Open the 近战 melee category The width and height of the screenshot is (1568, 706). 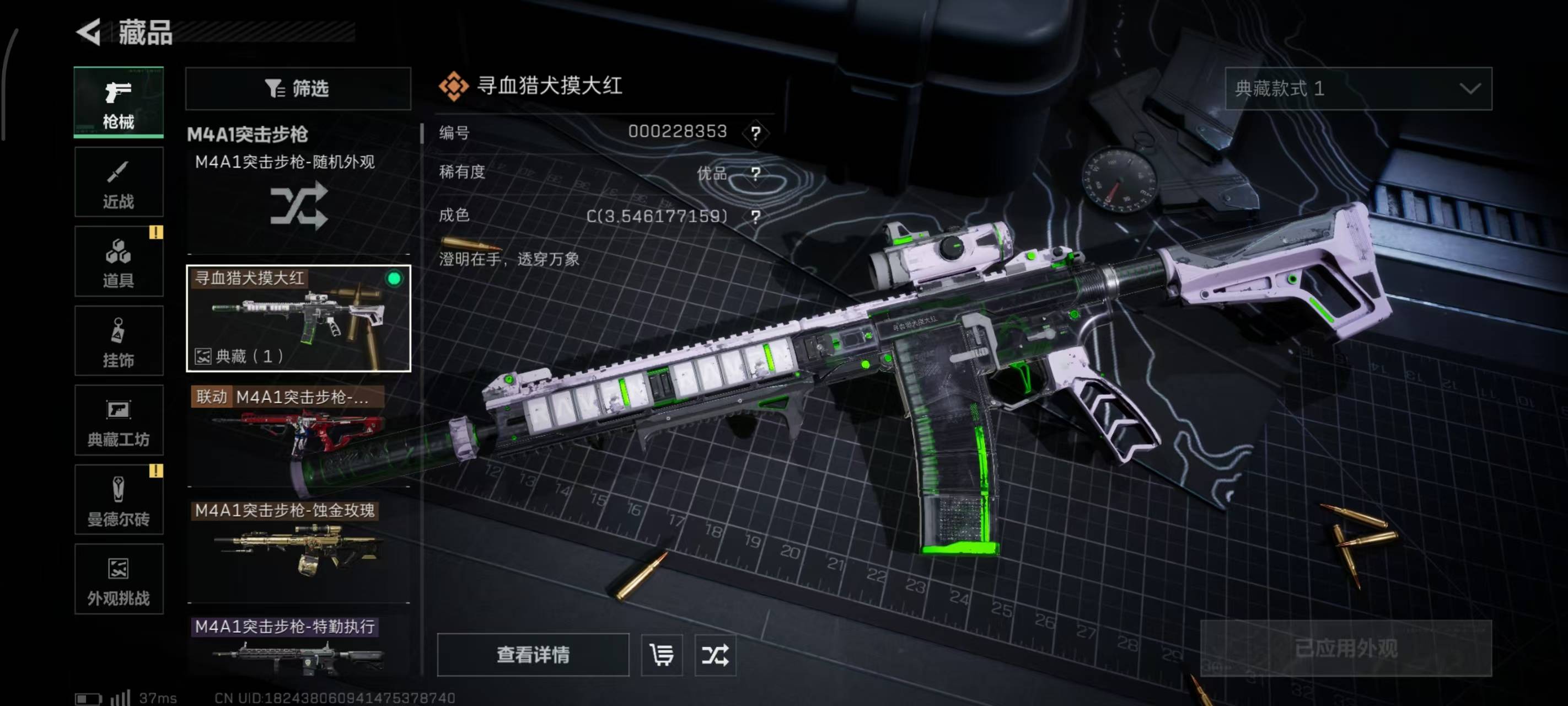[x=119, y=182]
